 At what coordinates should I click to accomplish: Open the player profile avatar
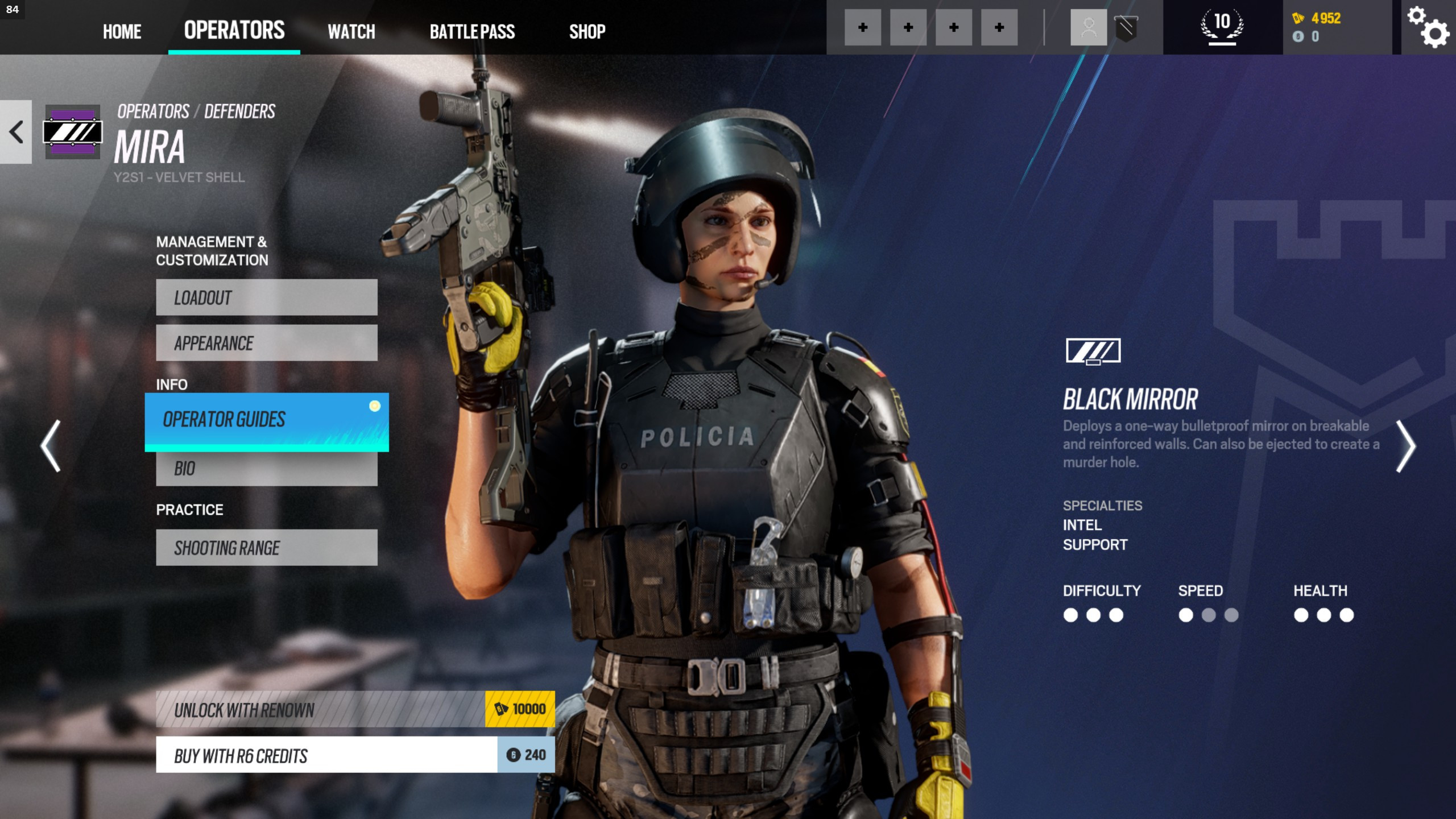coord(1089,27)
